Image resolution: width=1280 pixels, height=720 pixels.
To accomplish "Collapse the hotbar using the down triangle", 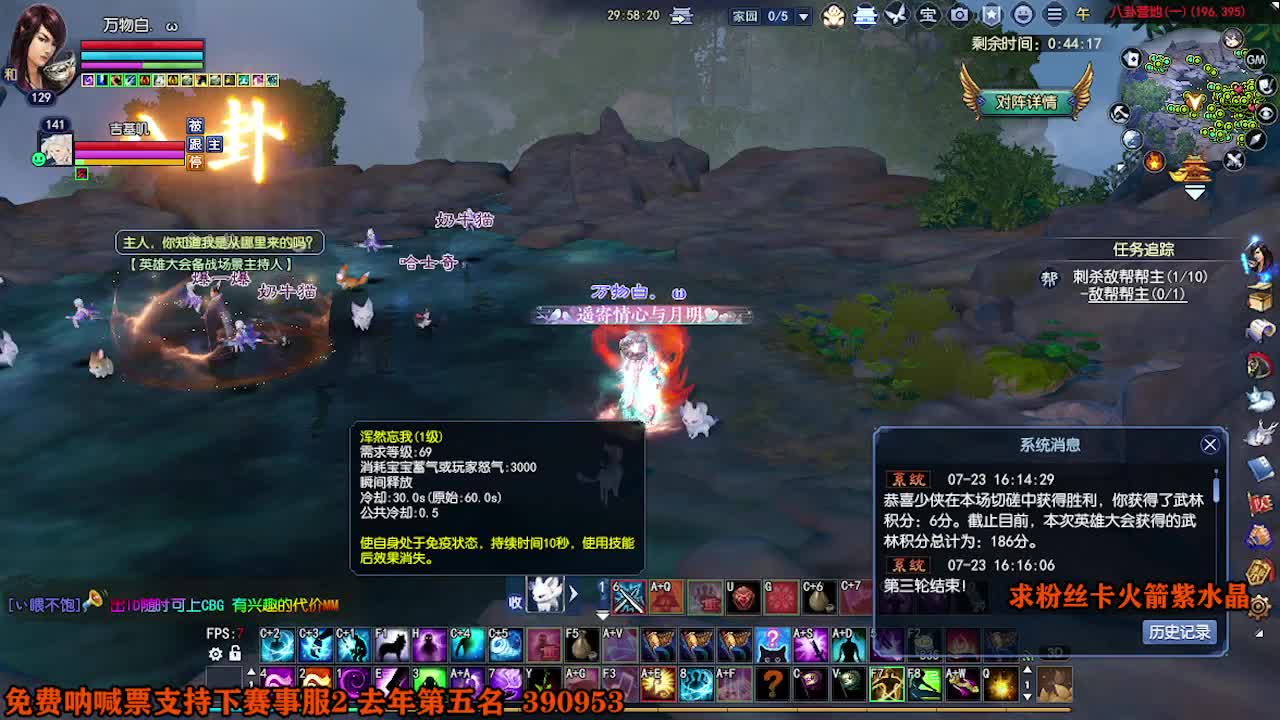I will 602,615.
